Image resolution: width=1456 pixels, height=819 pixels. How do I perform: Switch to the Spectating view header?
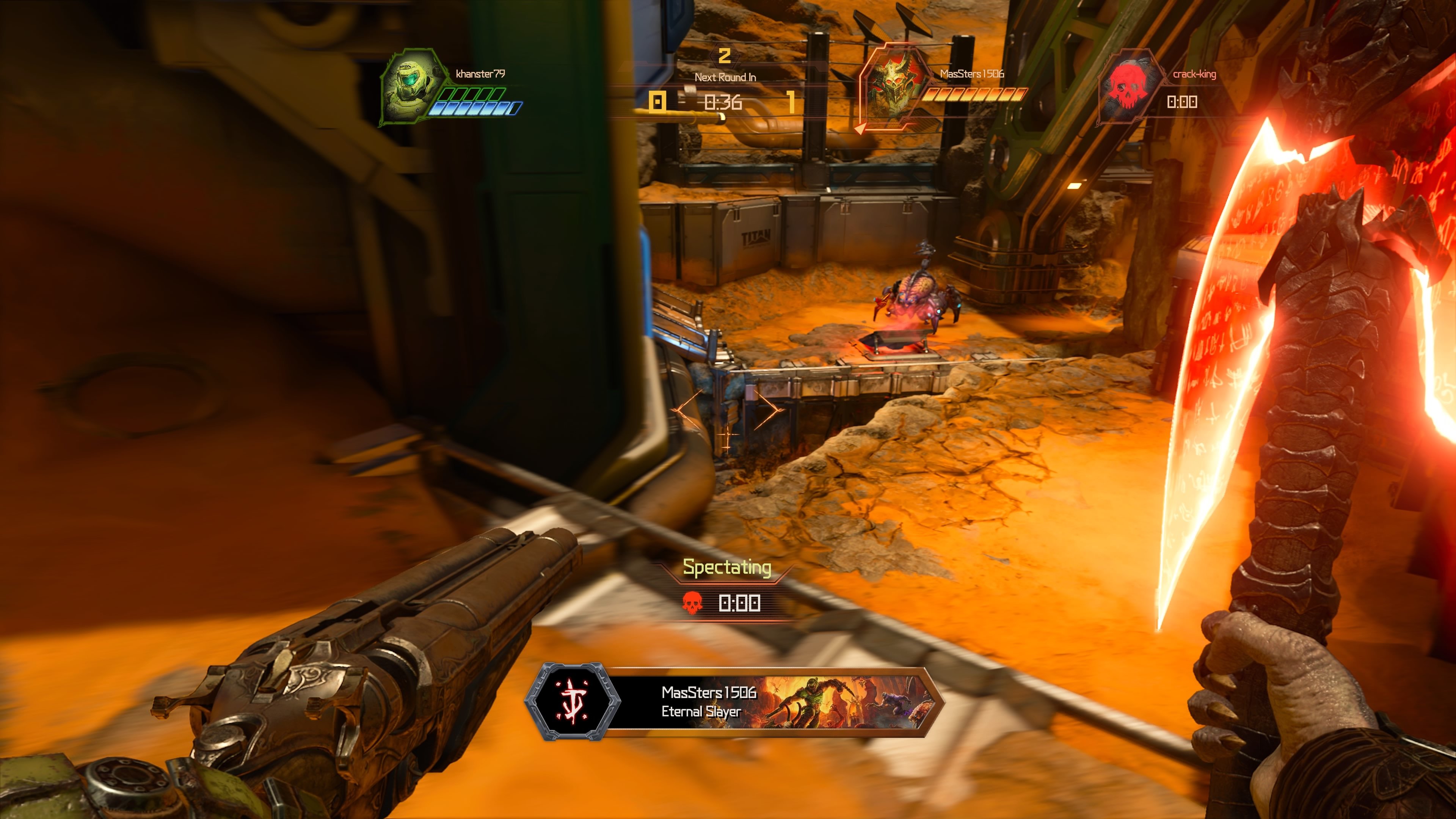(x=726, y=569)
